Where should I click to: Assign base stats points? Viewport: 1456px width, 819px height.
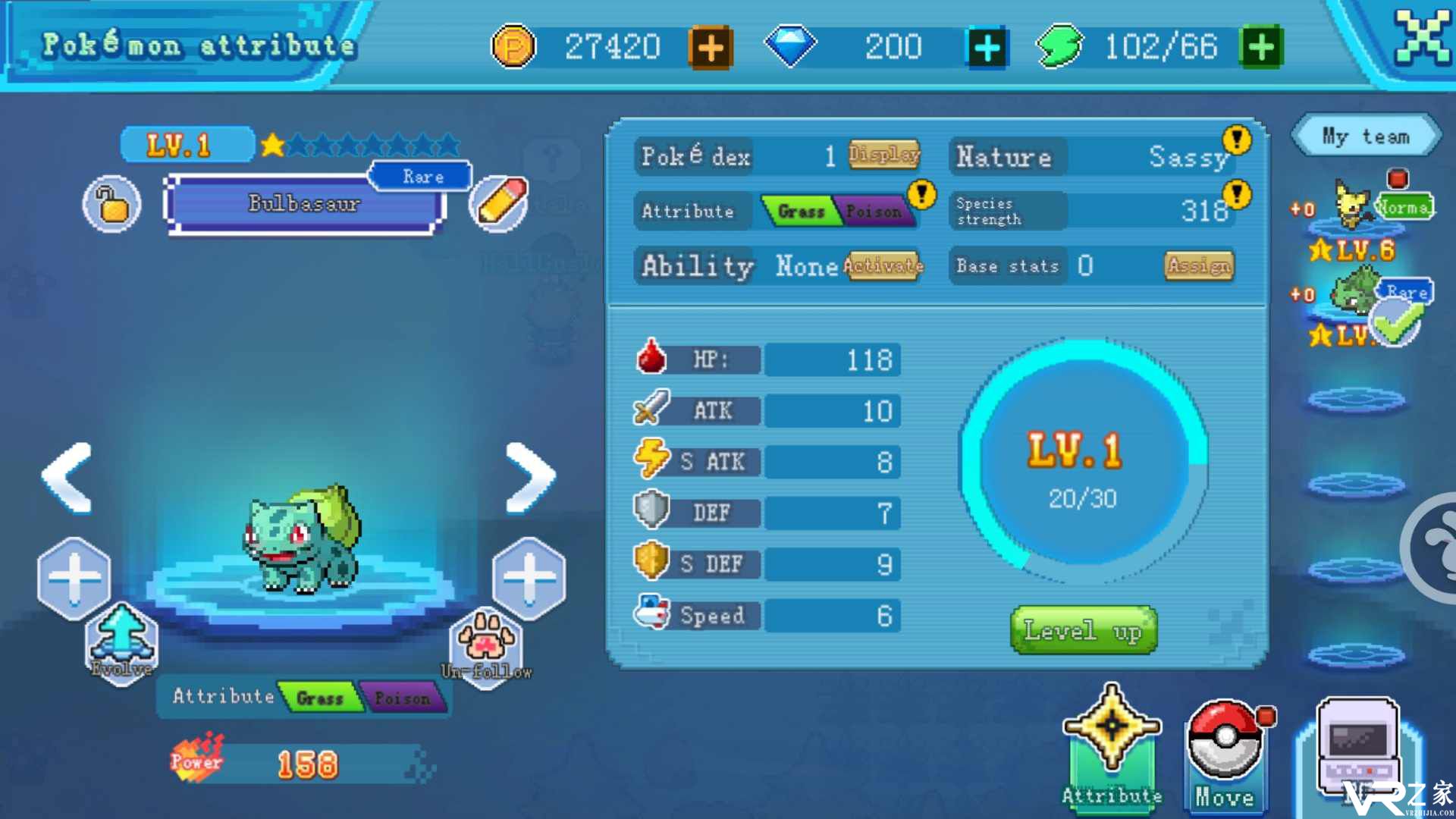(x=1199, y=265)
